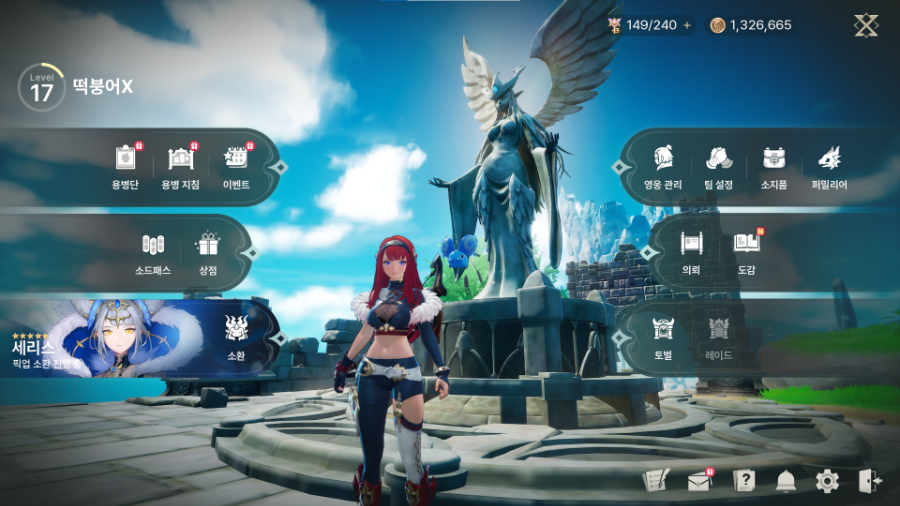Open the mail envelope icon

pyautogui.click(x=699, y=482)
